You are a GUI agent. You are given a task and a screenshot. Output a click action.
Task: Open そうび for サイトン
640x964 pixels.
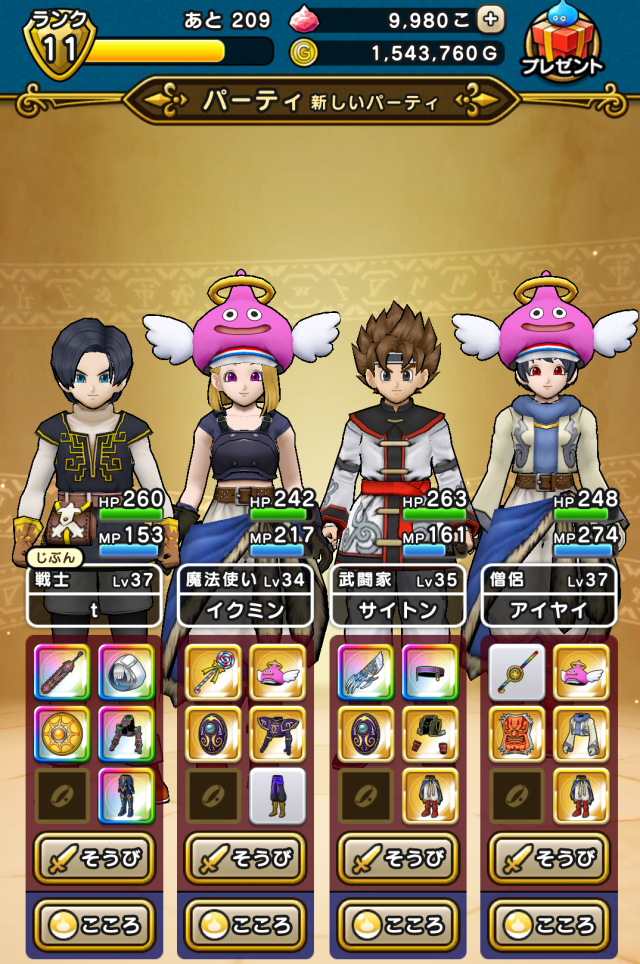coord(400,857)
